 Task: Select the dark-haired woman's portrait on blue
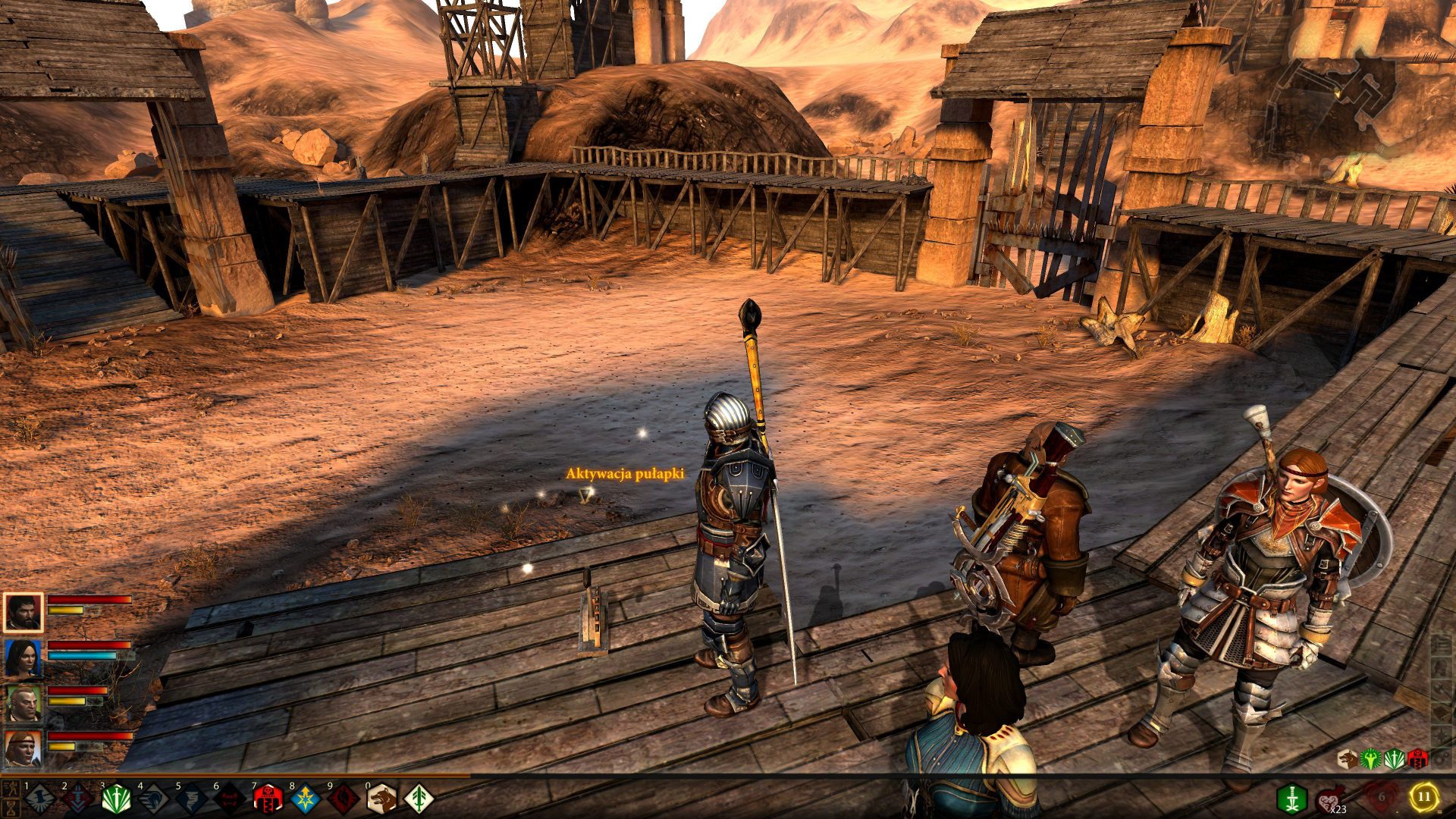tap(23, 657)
